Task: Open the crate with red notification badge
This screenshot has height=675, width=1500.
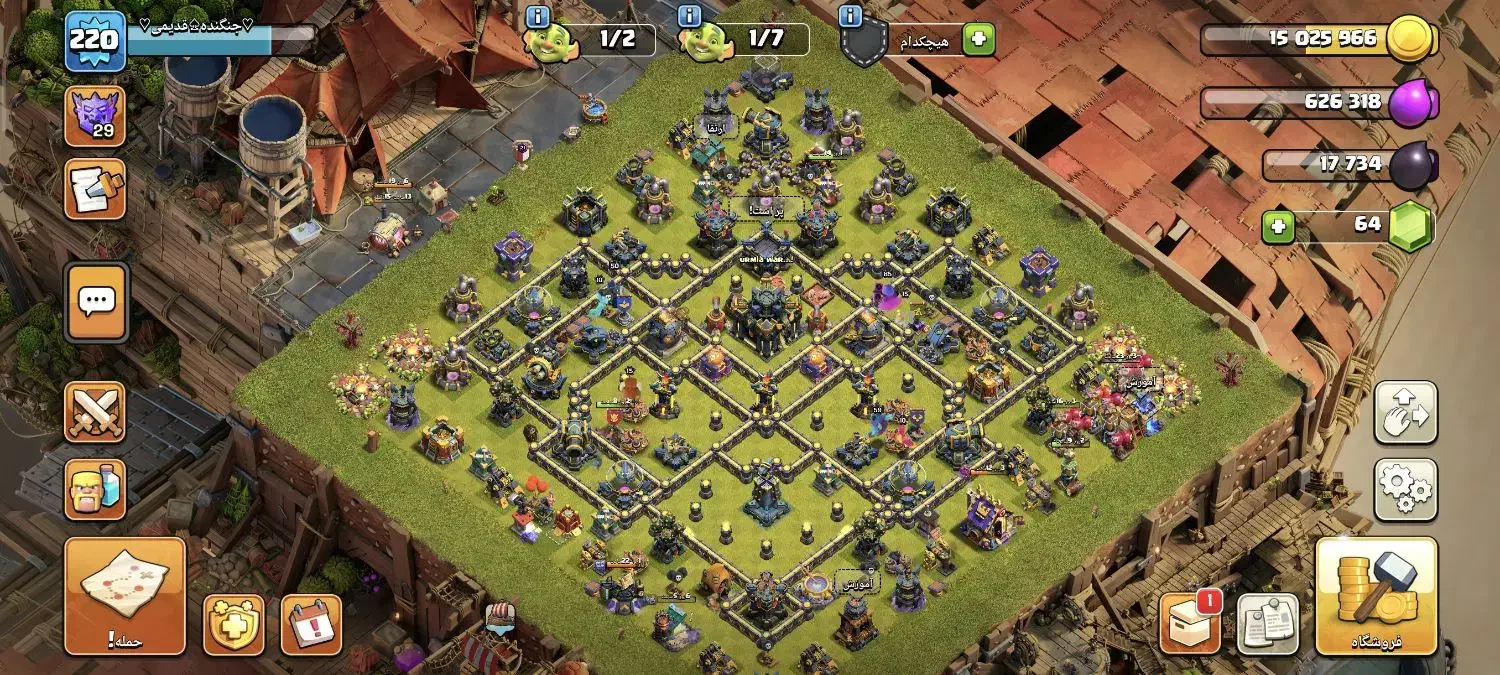Action: click(1190, 624)
